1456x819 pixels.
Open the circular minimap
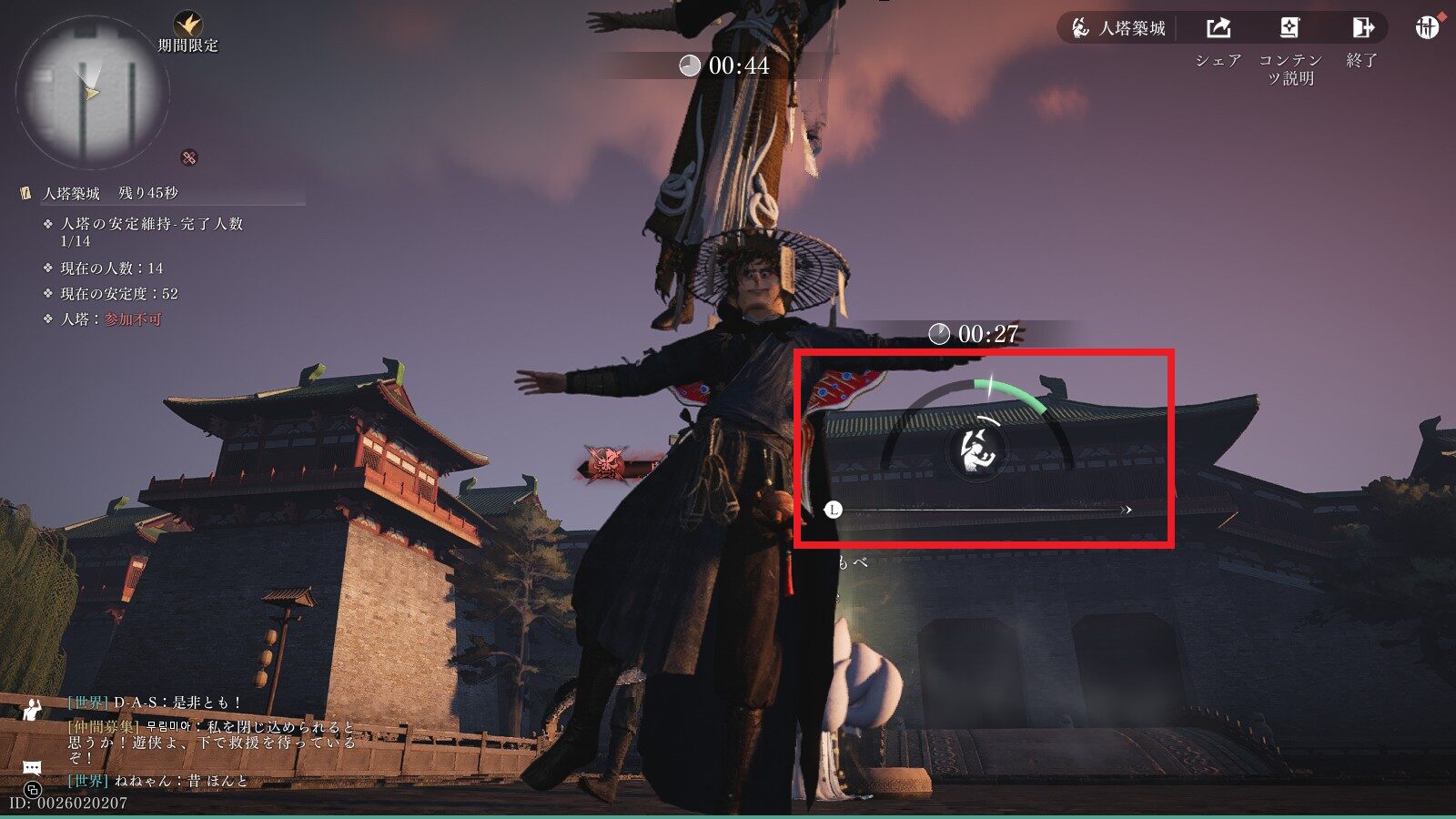pyautogui.click(x=92, y=94)
